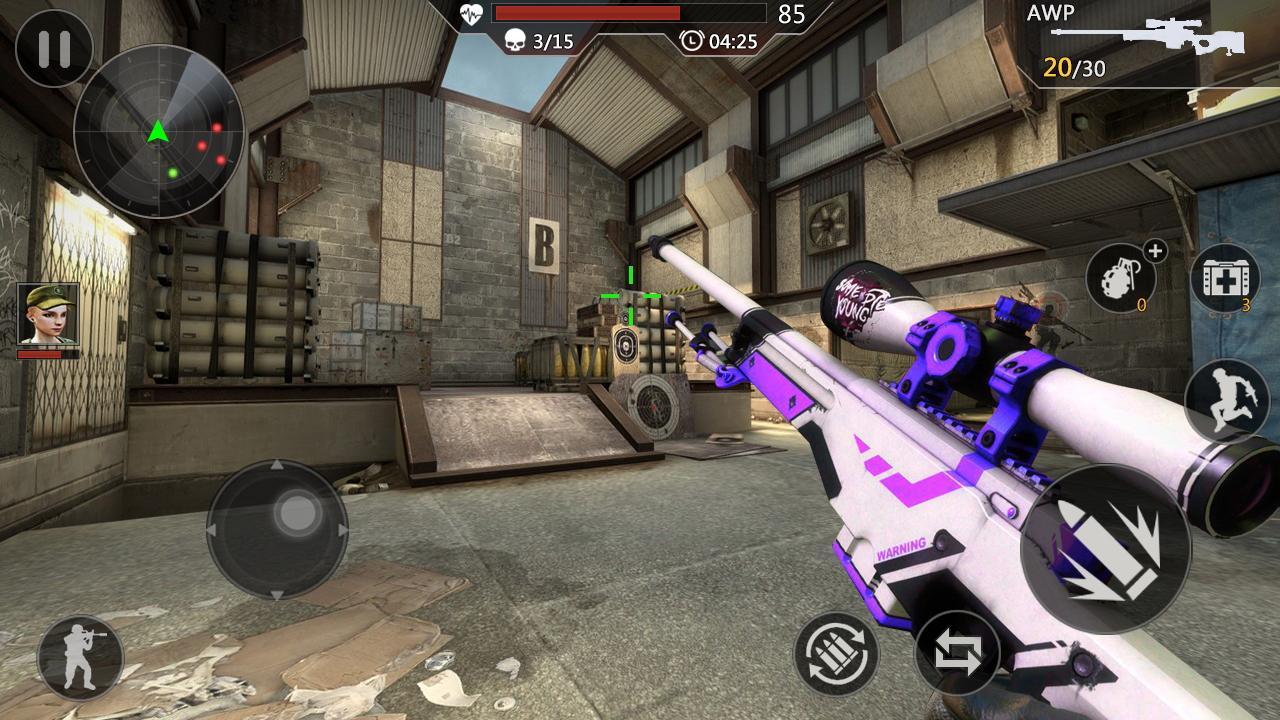Click the virtual movement joystick

pyautogui.click(x=277, y=529)
